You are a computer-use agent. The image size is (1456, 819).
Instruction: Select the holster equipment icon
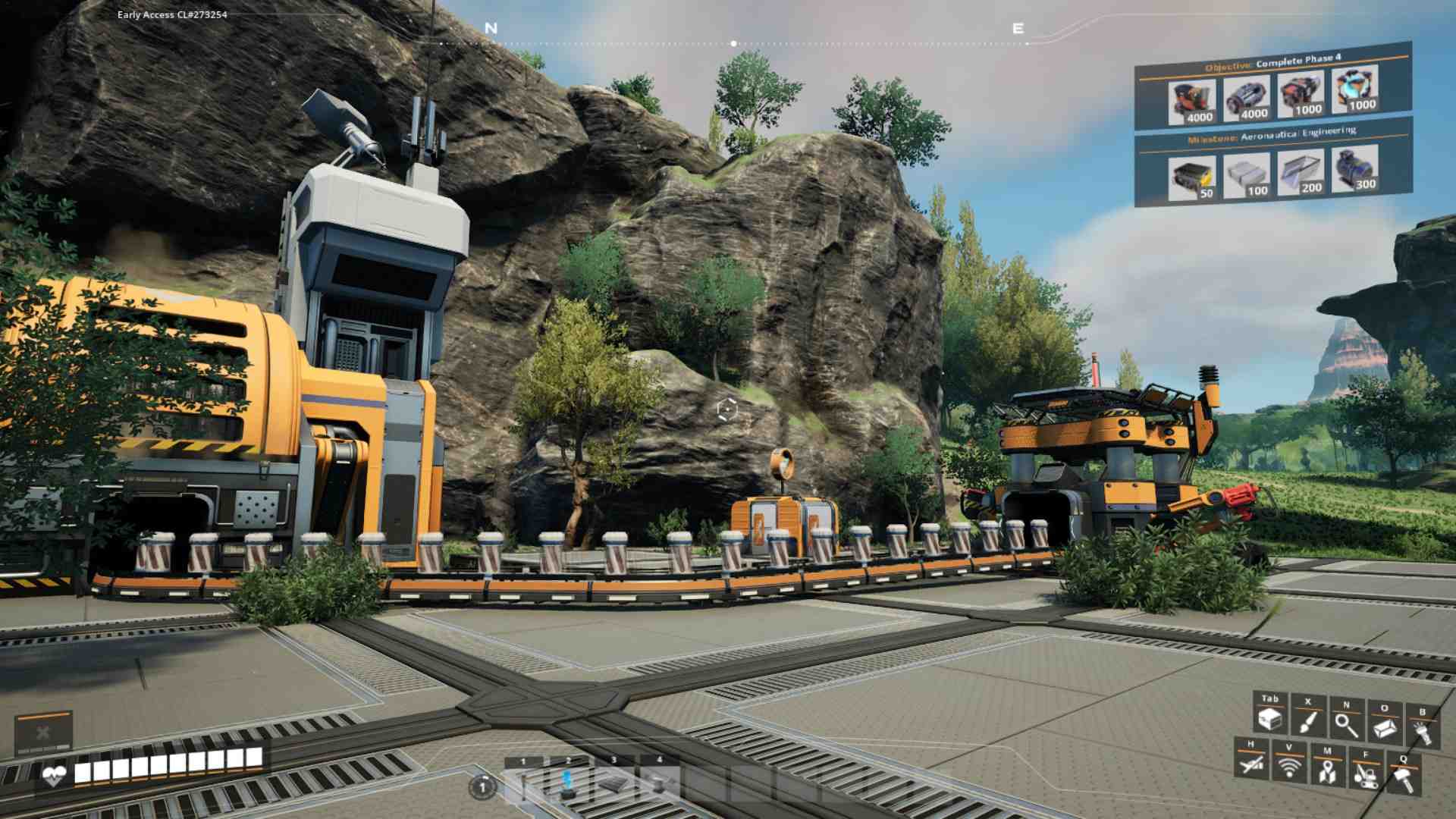tap(1251, 764)
